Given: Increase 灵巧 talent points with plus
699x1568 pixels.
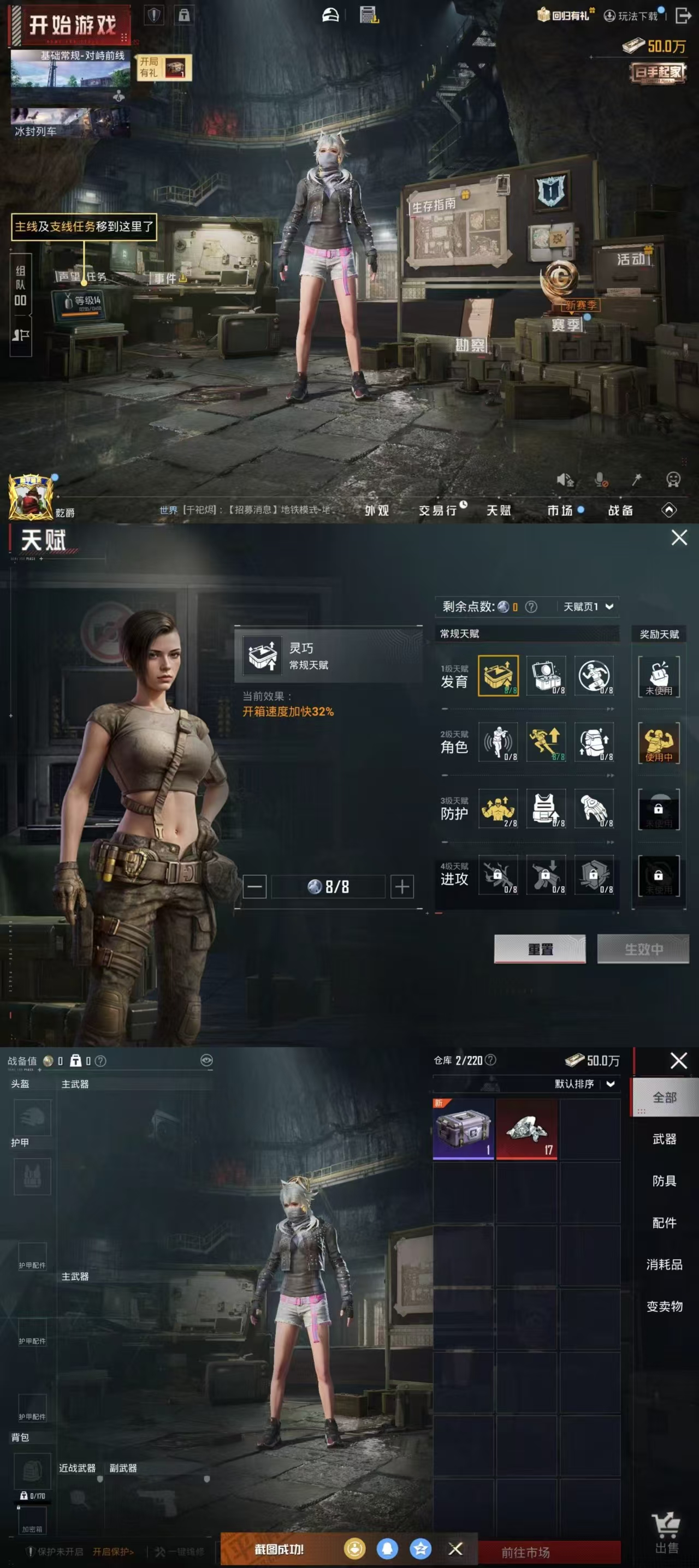Looking at the screenshot, I should pyautogui.click(x=402, y=886).
